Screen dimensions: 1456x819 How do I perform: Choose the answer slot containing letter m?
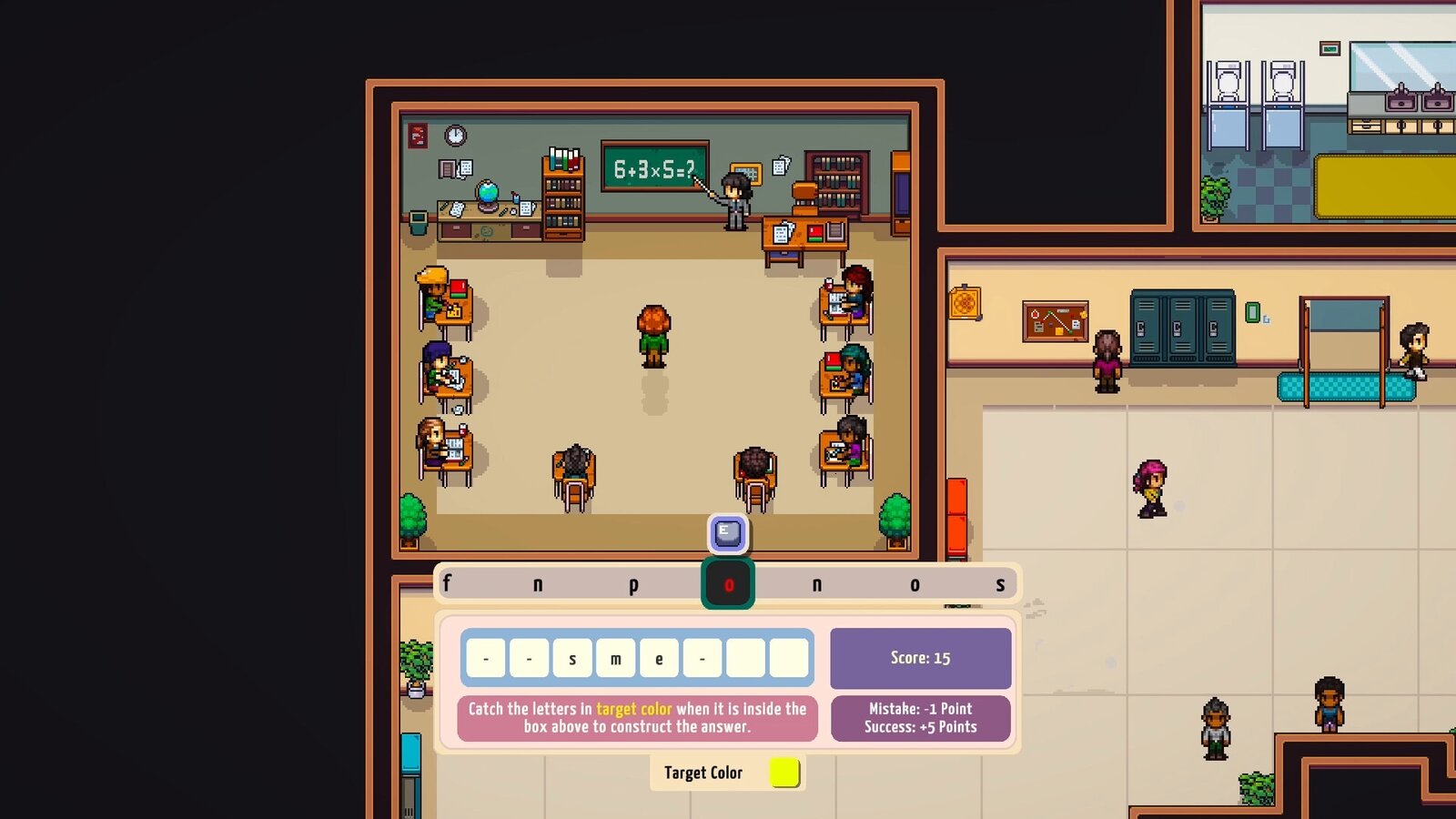pos(616,658)
